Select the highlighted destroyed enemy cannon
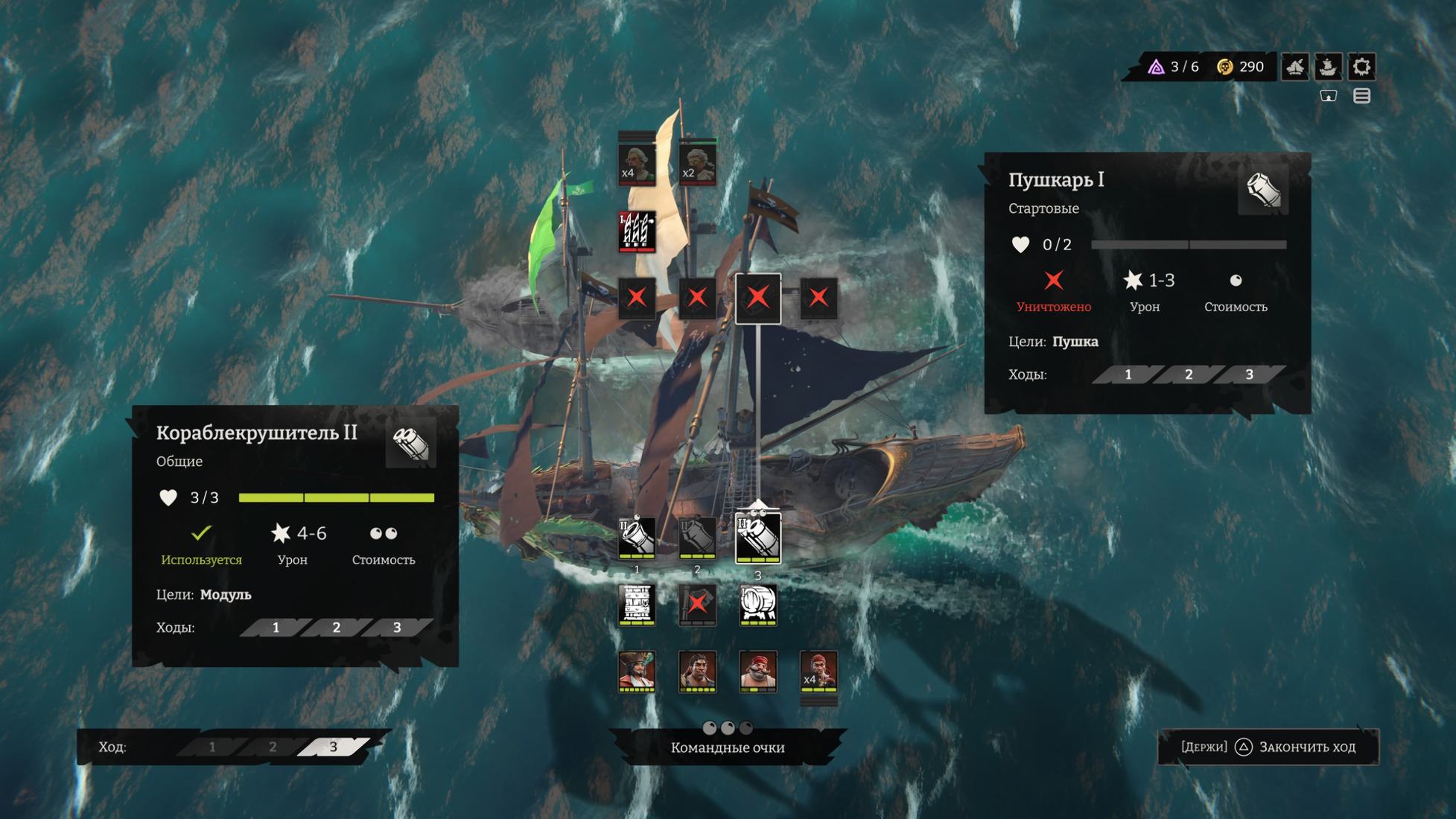The image size is (1456, 819). pos(758,298)
